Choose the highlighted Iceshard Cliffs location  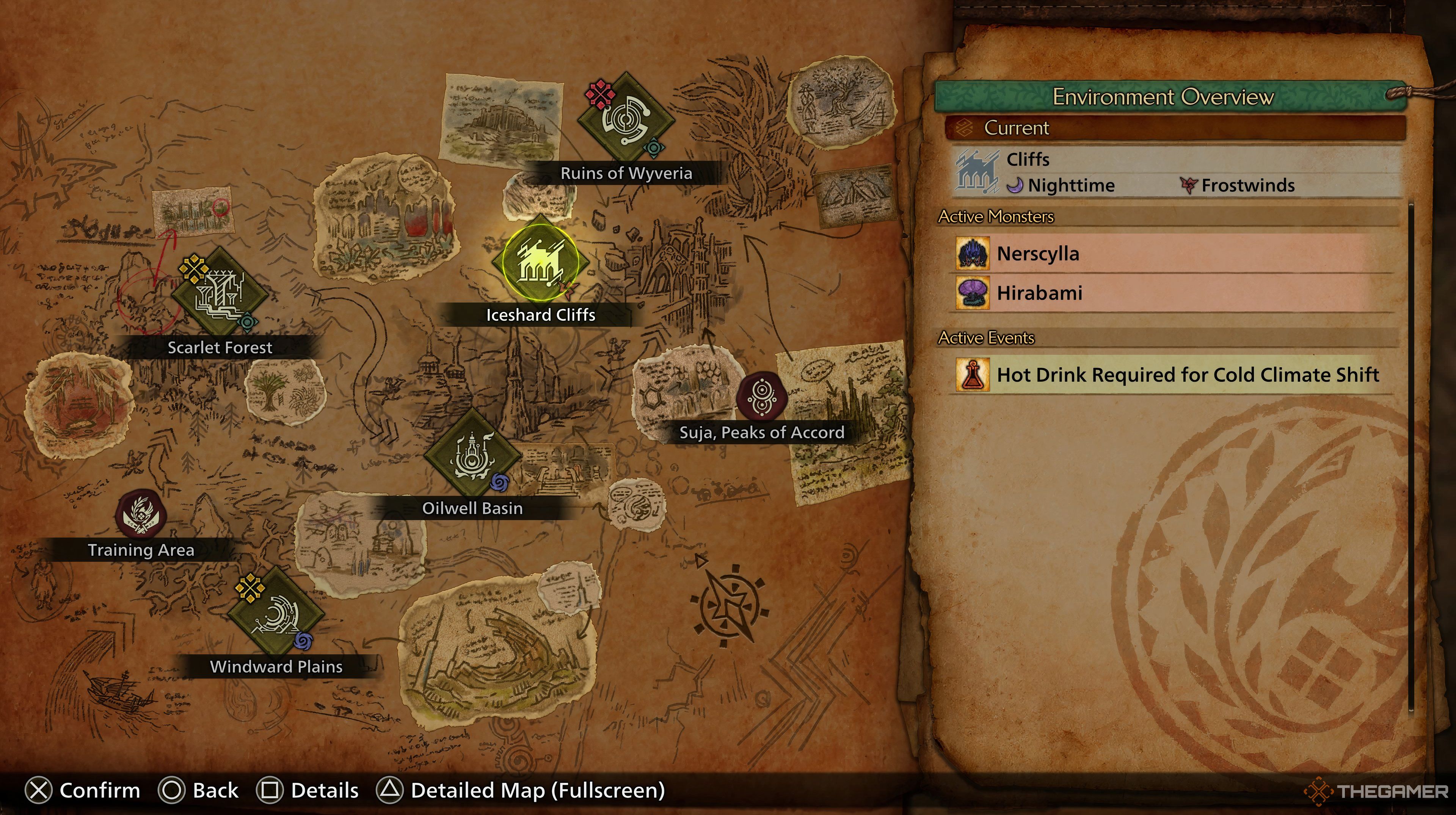click(540, 262)
